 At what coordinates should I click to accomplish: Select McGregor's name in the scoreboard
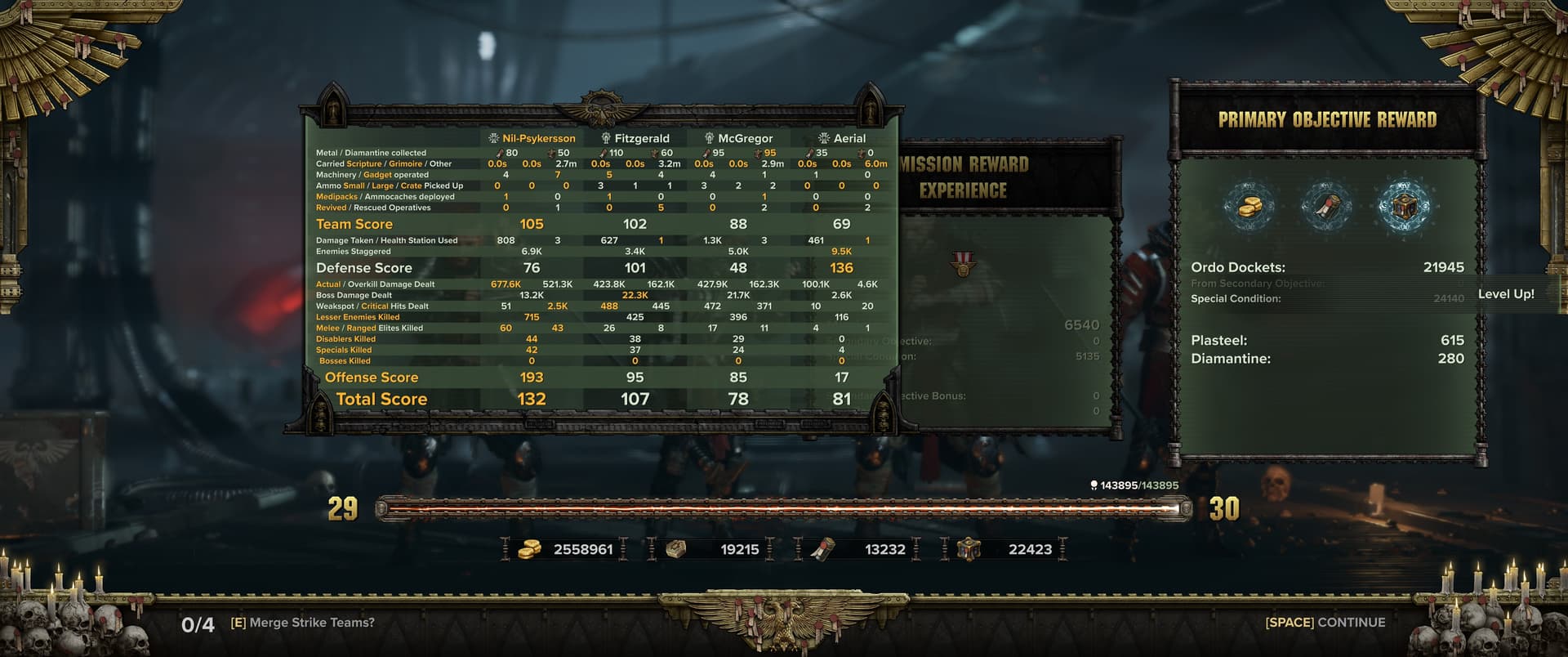[744, 139]
